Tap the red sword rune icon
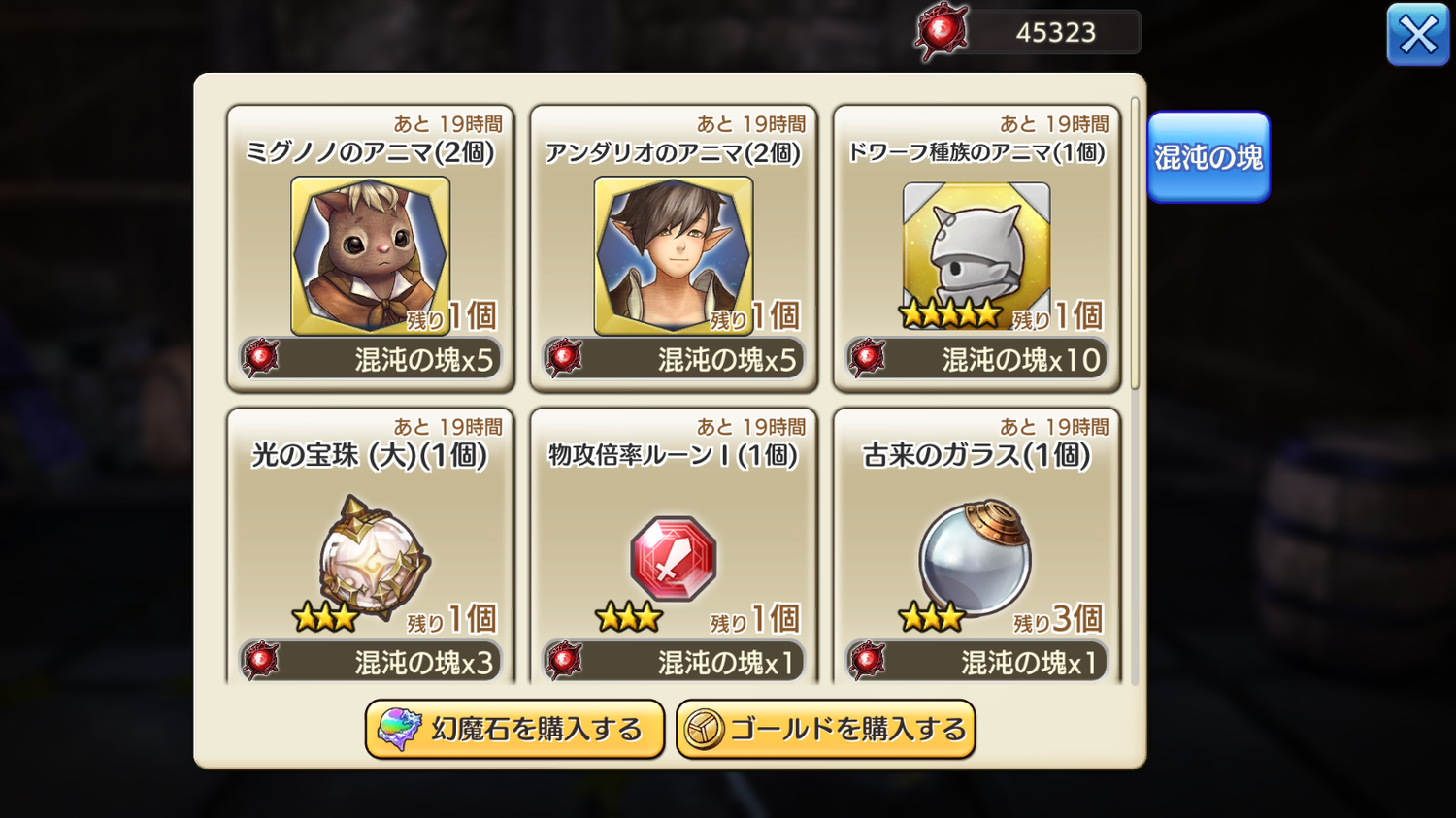This screenshot has width=1456, height=818. 674,559
